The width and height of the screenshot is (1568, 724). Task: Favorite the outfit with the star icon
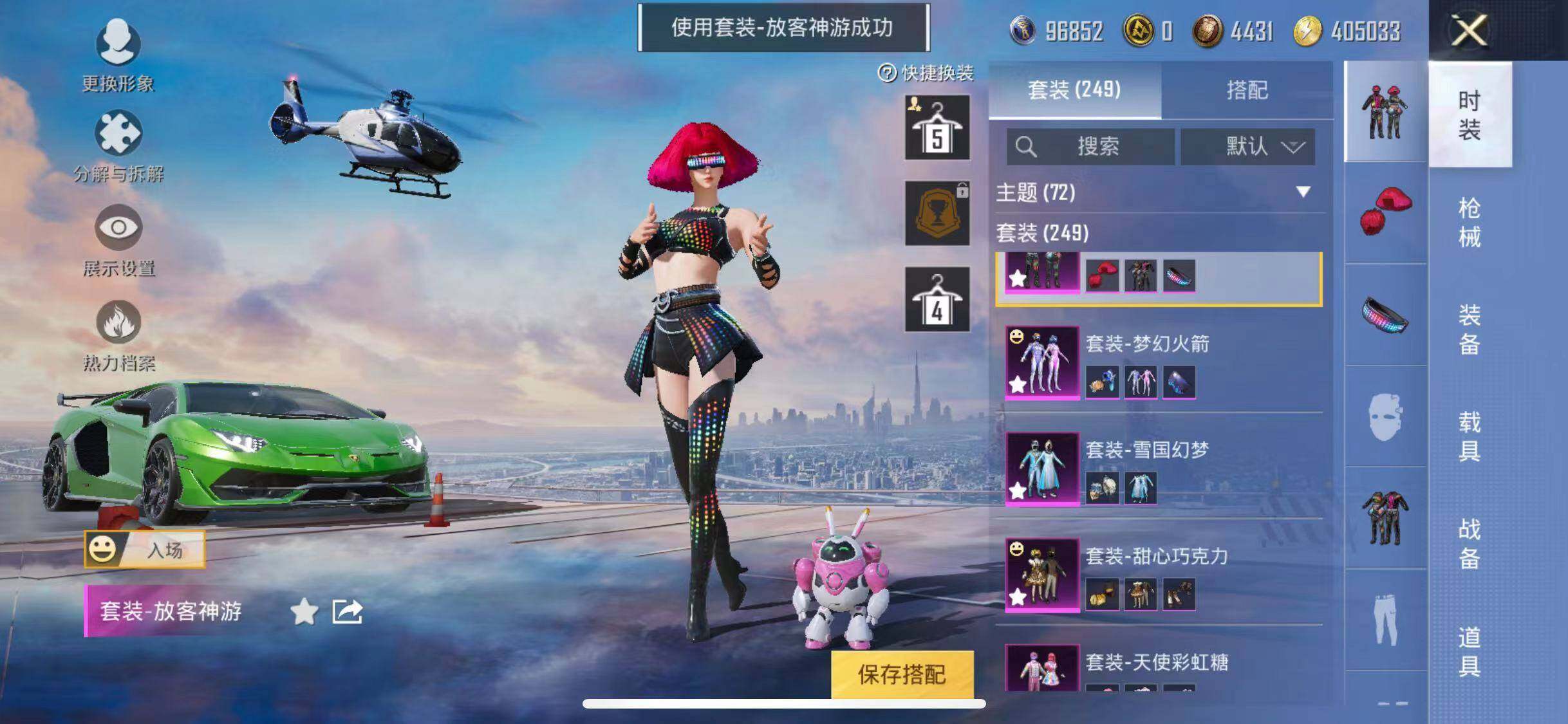tap(304, 611)
